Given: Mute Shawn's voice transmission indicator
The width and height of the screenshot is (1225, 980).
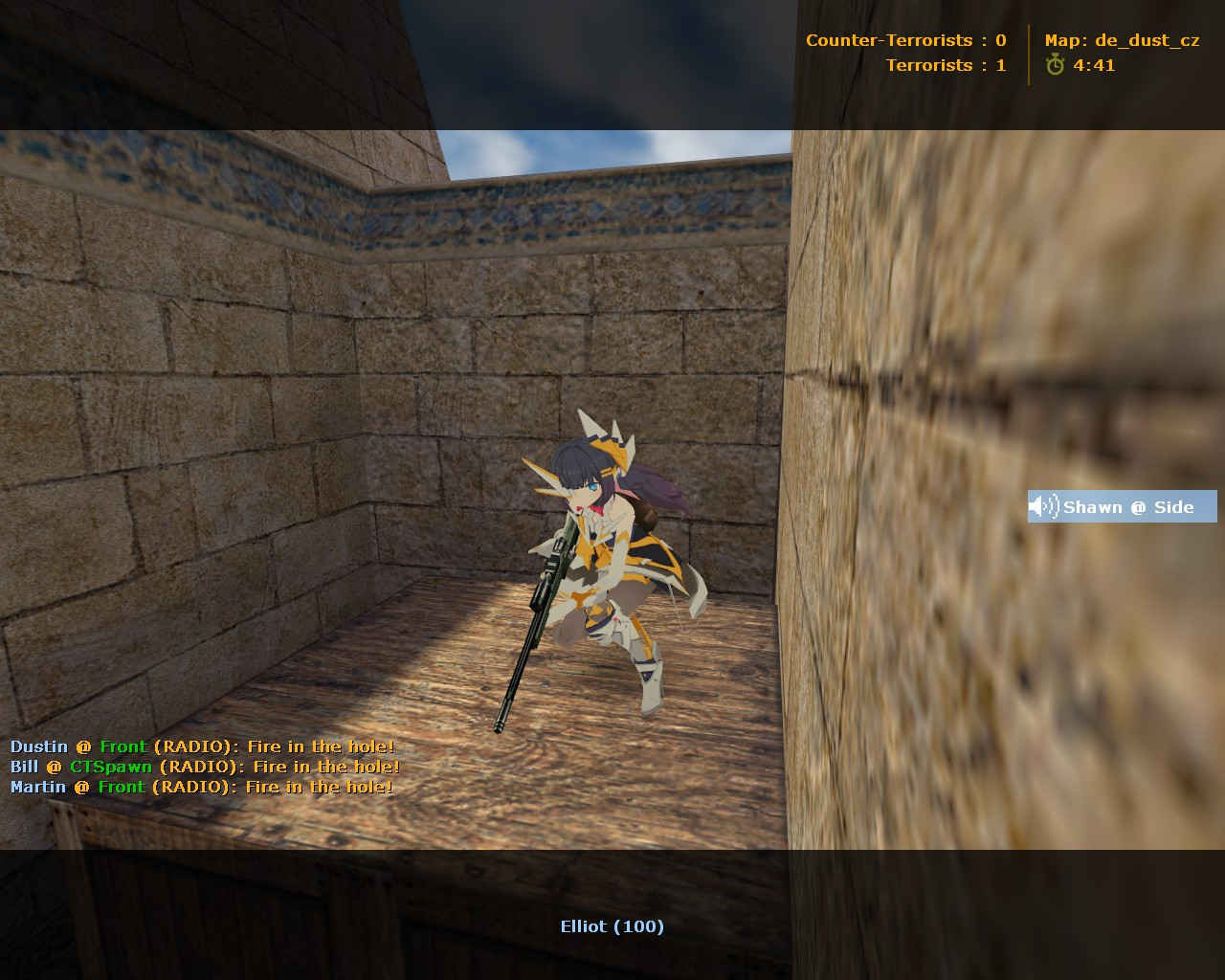Looking at the screenshot, I should [1043, 507].
